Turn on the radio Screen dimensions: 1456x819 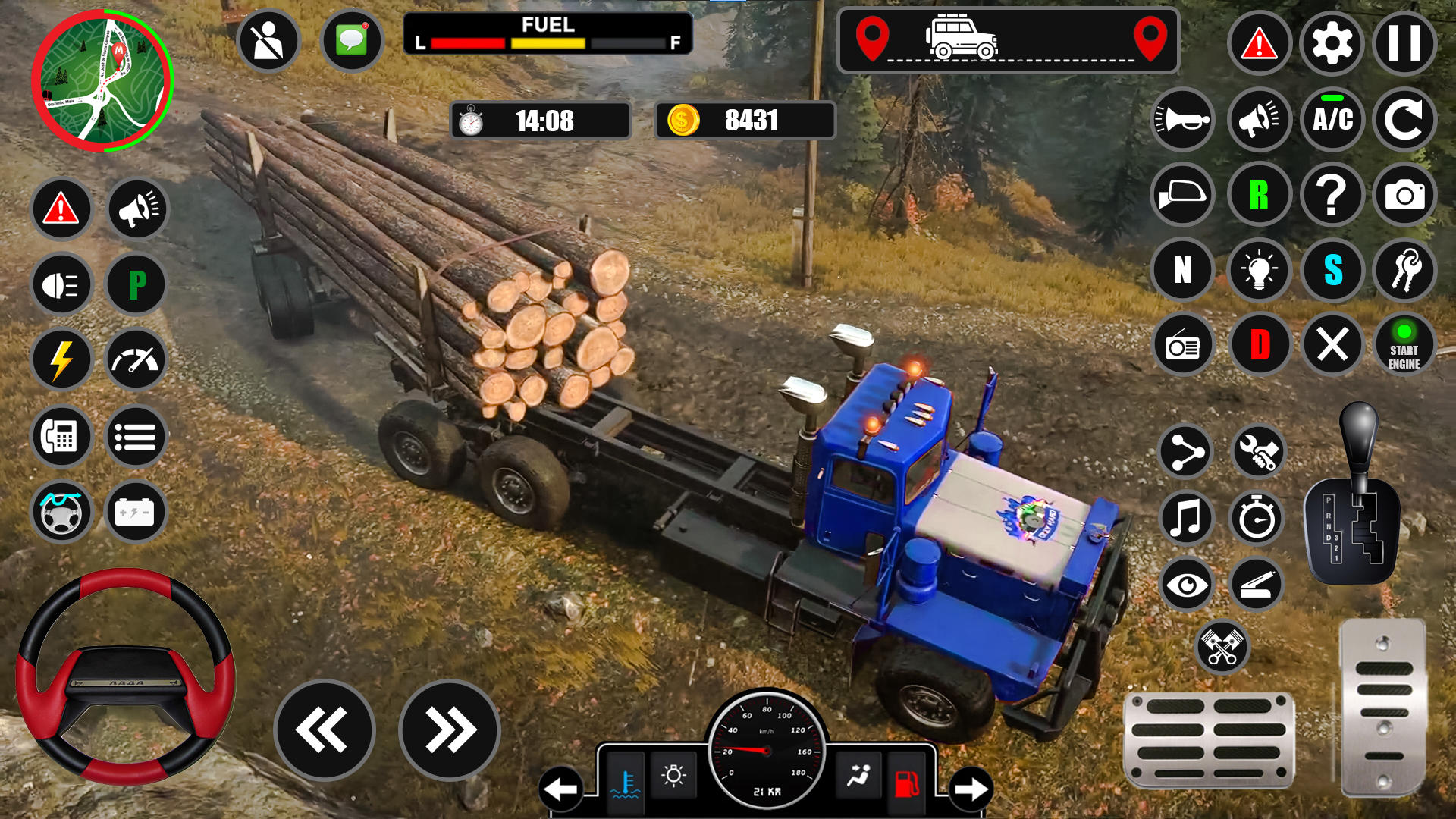tap(1183, 344)
